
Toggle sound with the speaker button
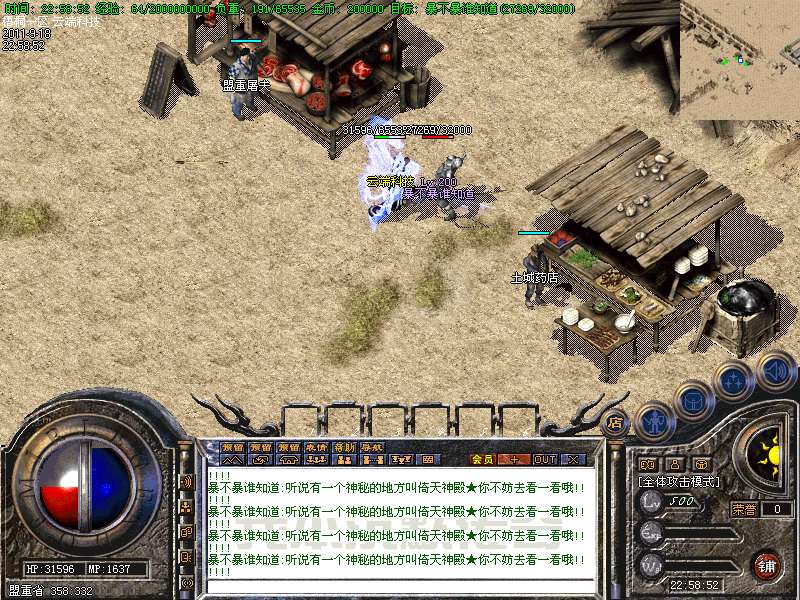coord(775,370)
